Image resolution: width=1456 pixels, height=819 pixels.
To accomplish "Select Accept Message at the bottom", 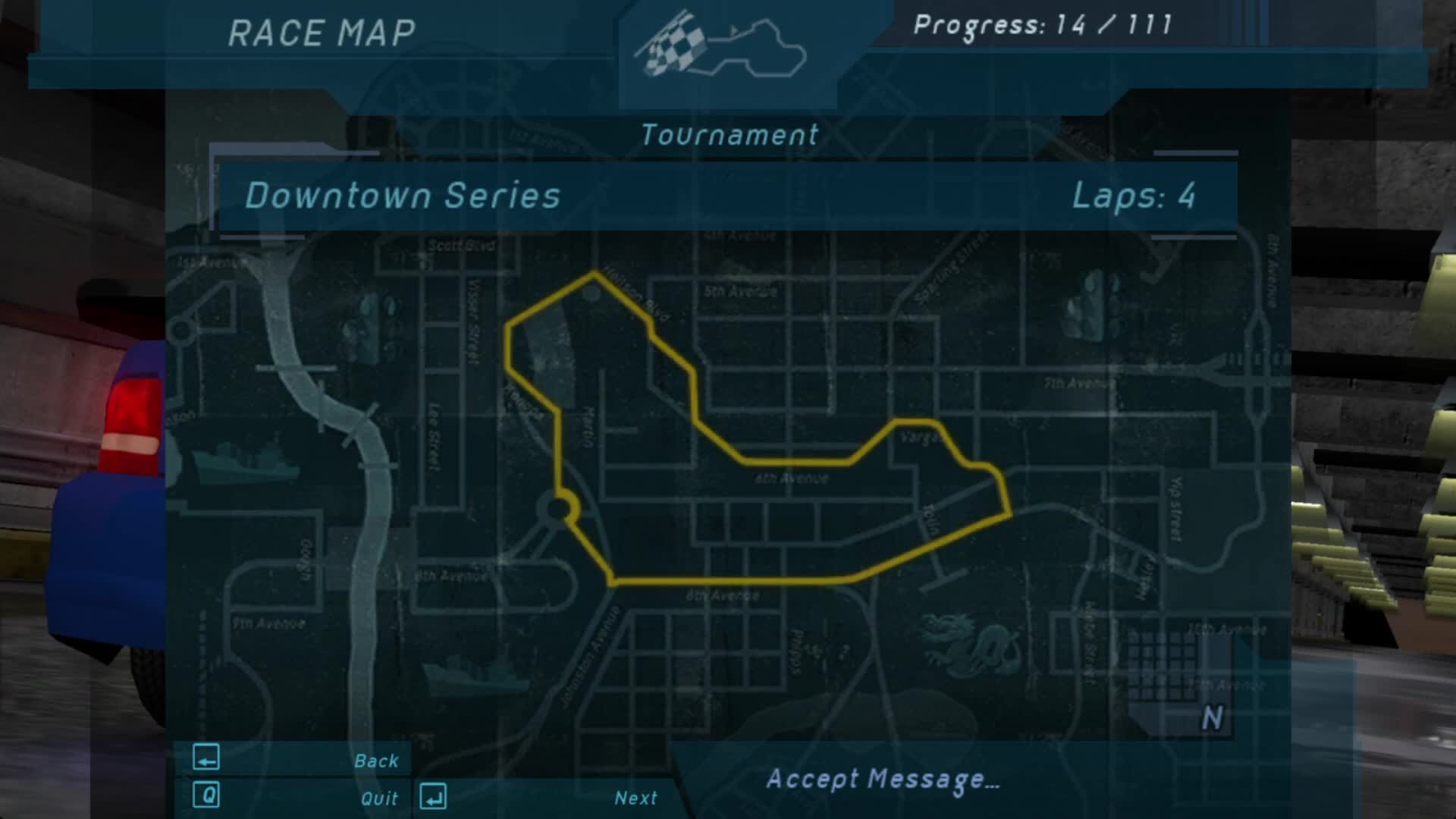I will (x=882, y=780).
